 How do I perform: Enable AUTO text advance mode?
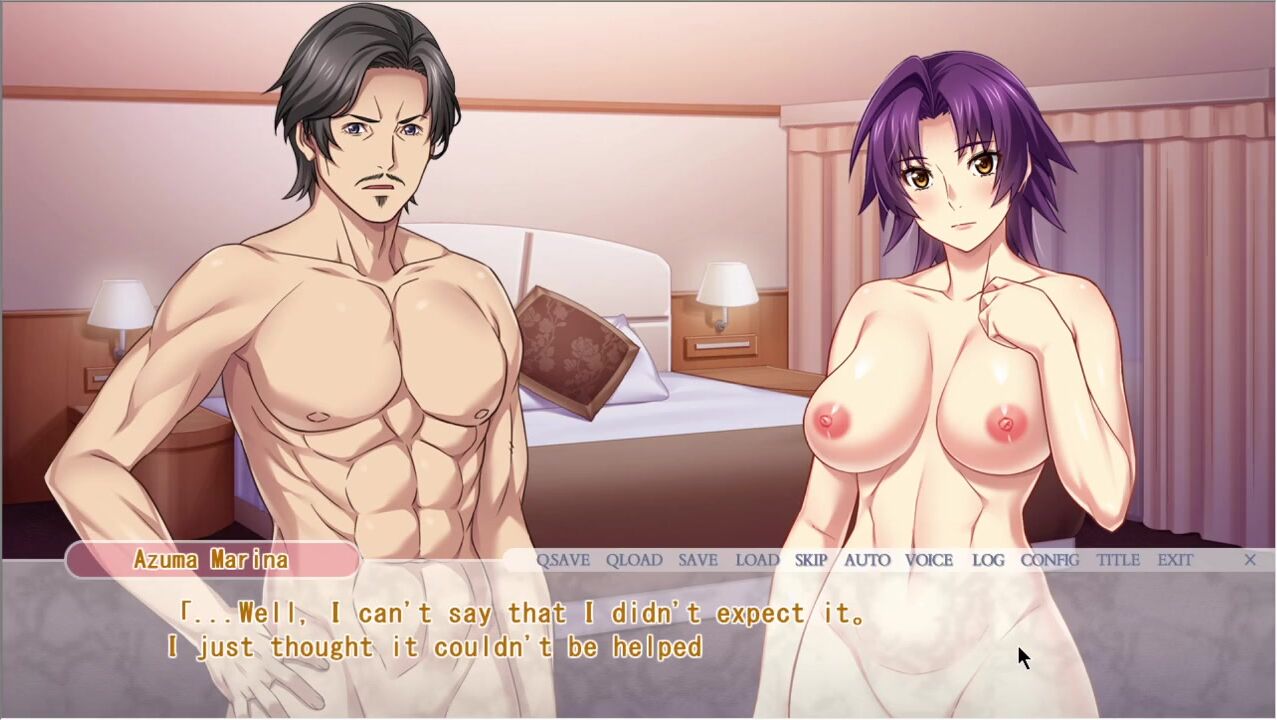[867, 560]
